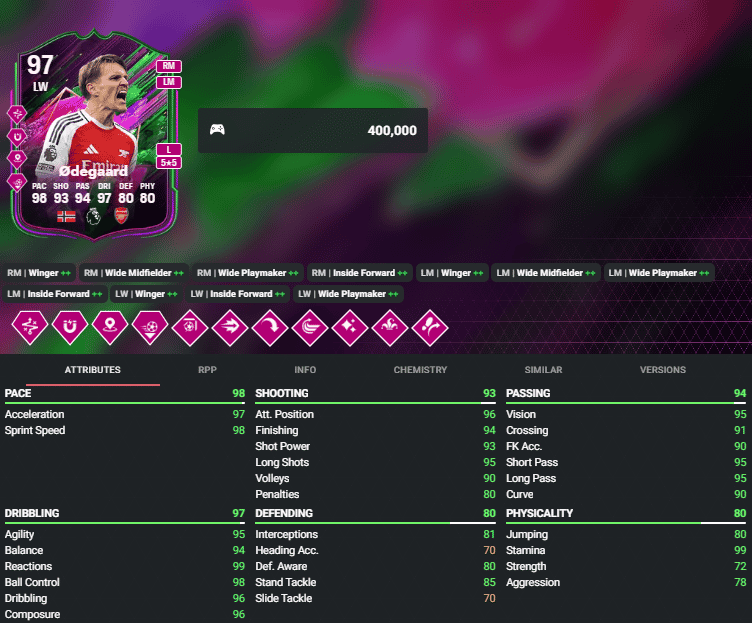This screenshot has height=623, width=752.
Task: Click the Ødegaard 97 LW player card
Action: [x=96, y=139]
